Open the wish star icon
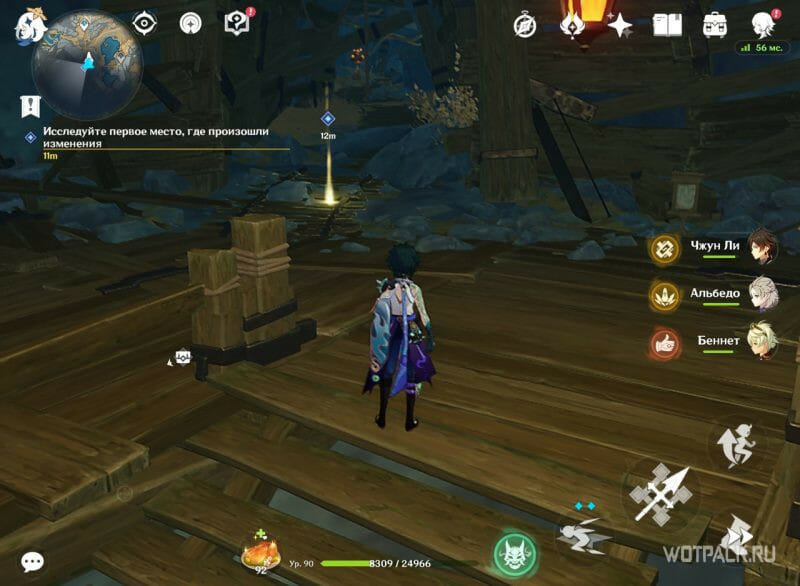 [620, 25]
